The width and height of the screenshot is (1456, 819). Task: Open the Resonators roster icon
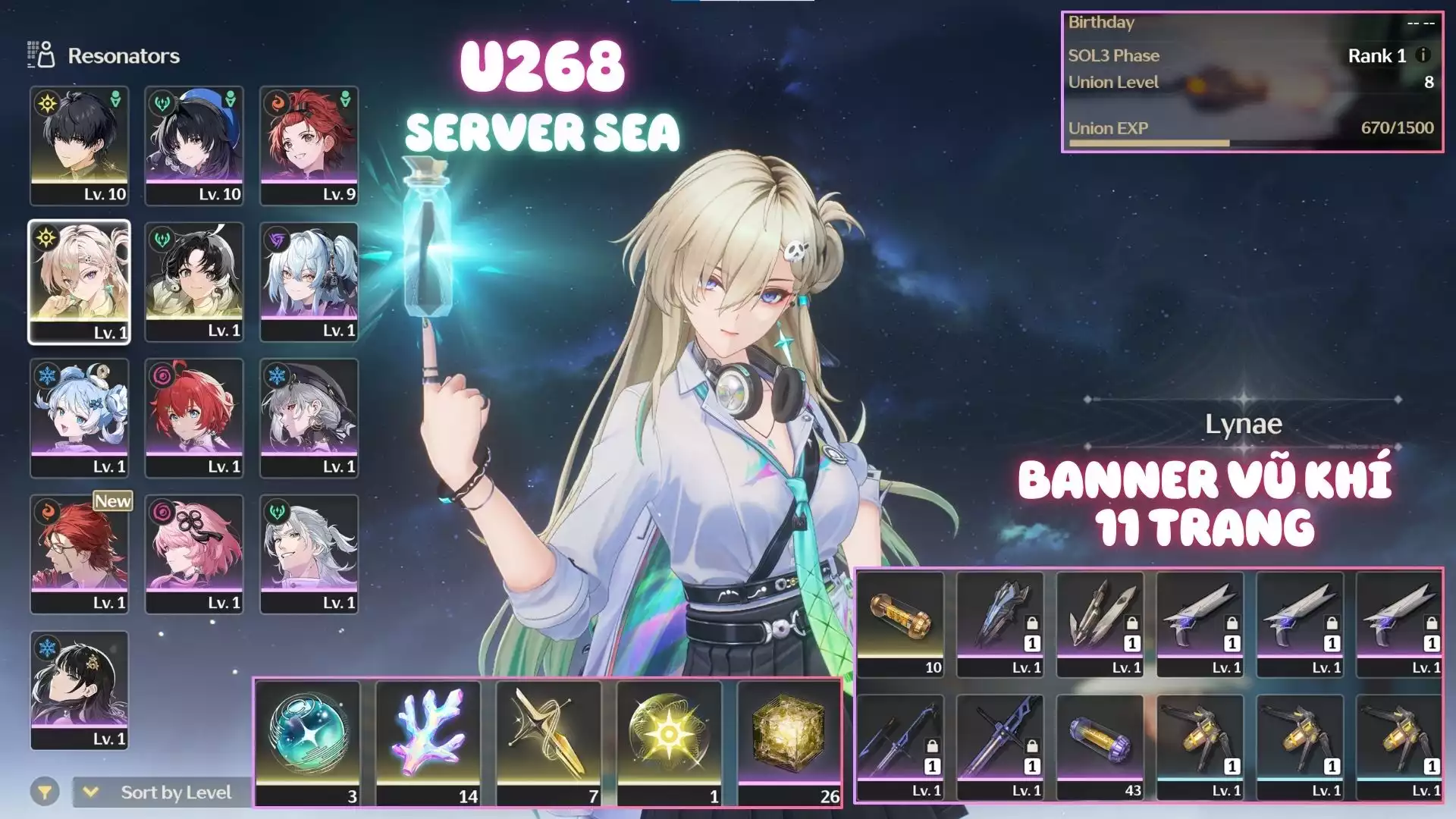(x=41, y=55)
